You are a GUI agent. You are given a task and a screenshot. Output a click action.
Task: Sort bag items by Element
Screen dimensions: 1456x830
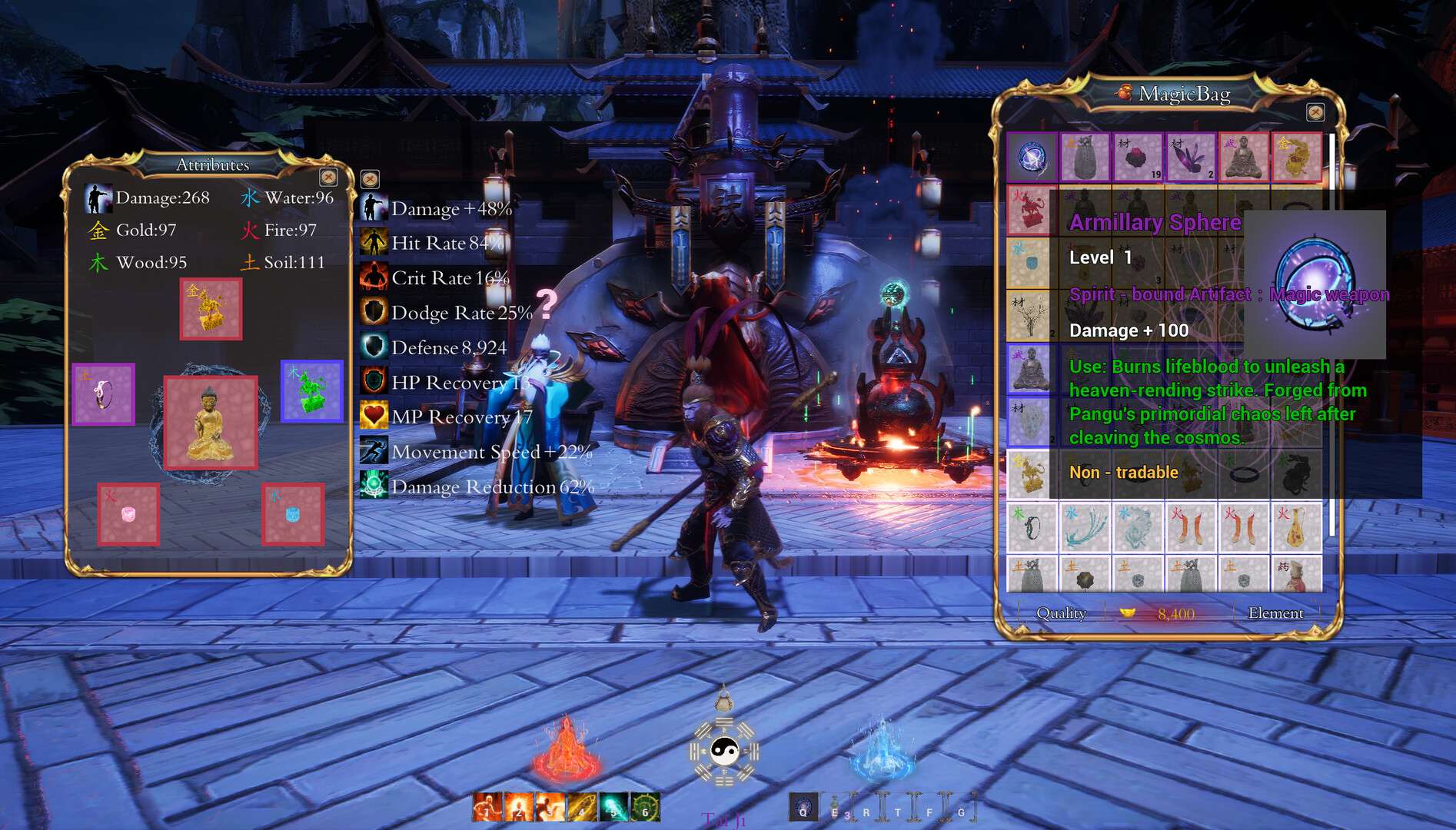pos(1275,613)
